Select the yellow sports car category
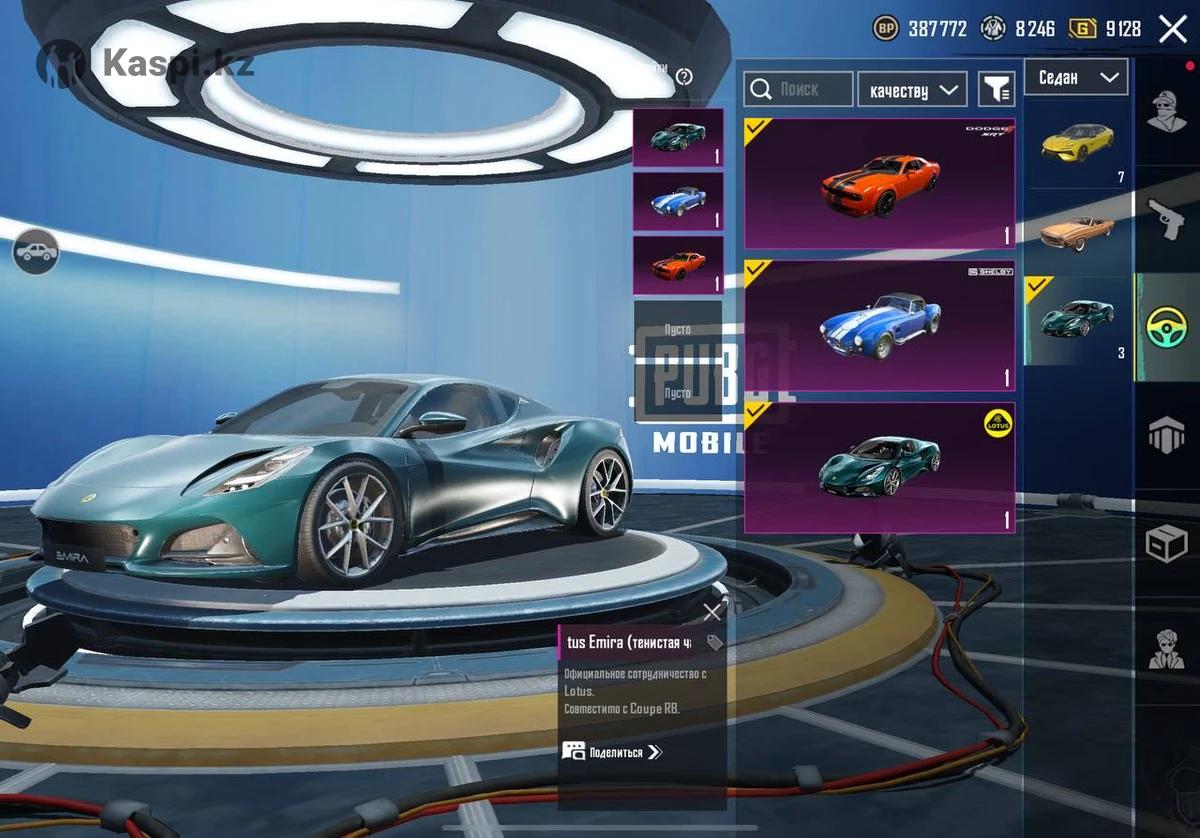This screenshot has height=838, width=1200. [x=1077, y=146]
